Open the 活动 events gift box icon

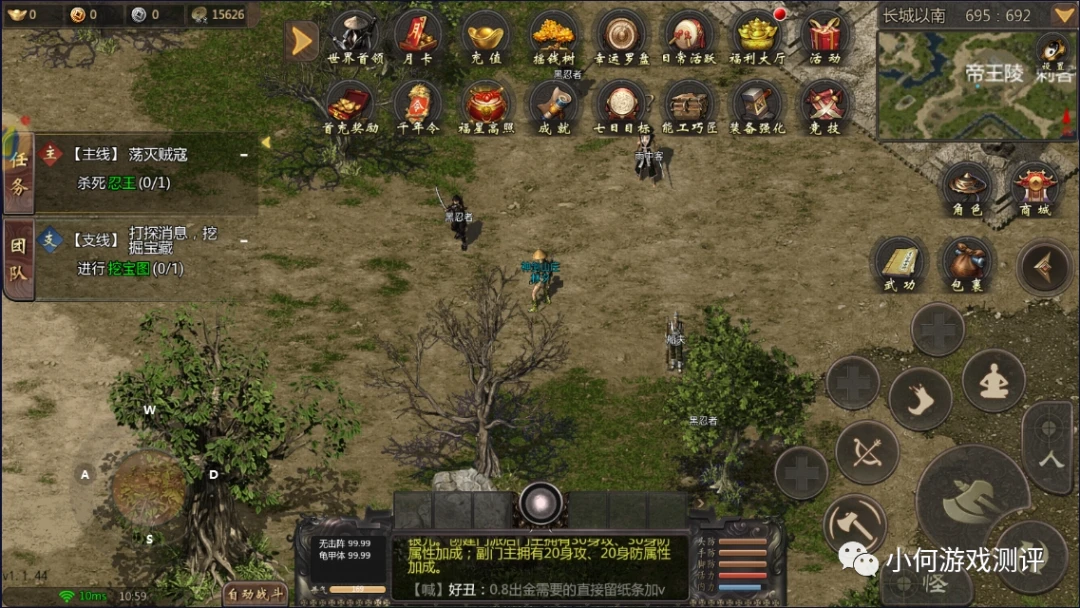click(824, 36)
